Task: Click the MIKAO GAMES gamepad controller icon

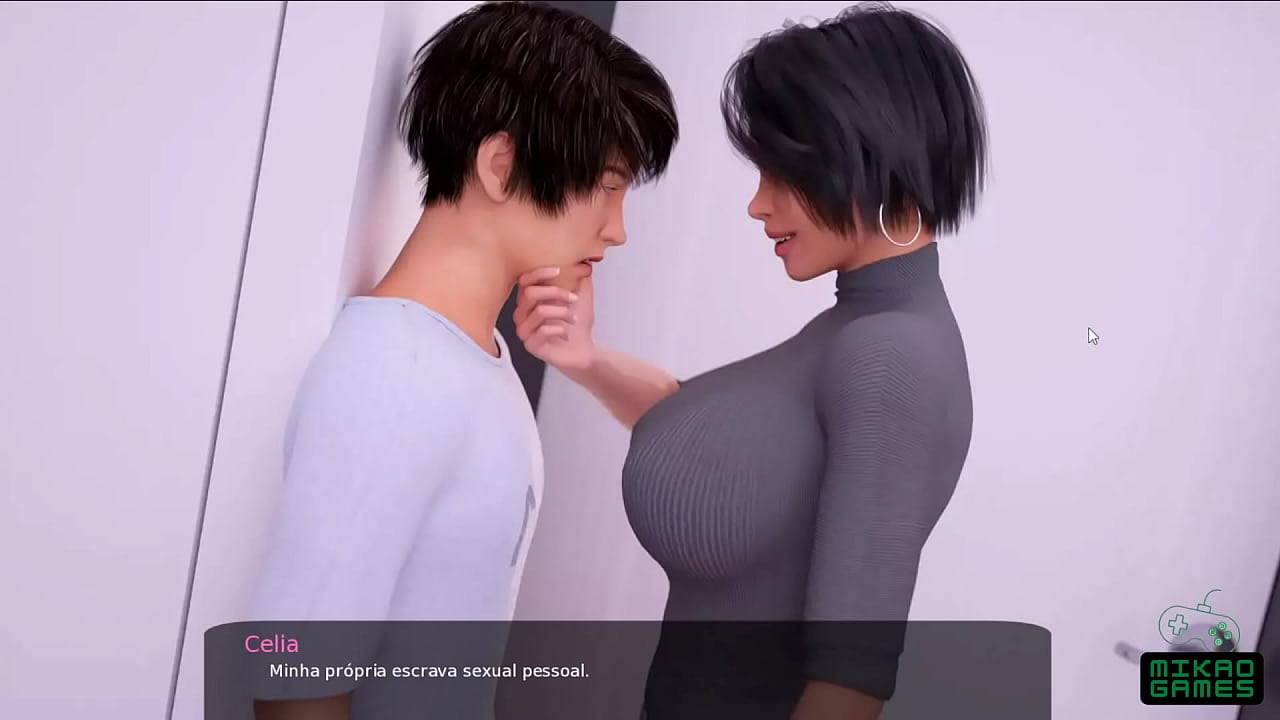Action: point(1200,626)
